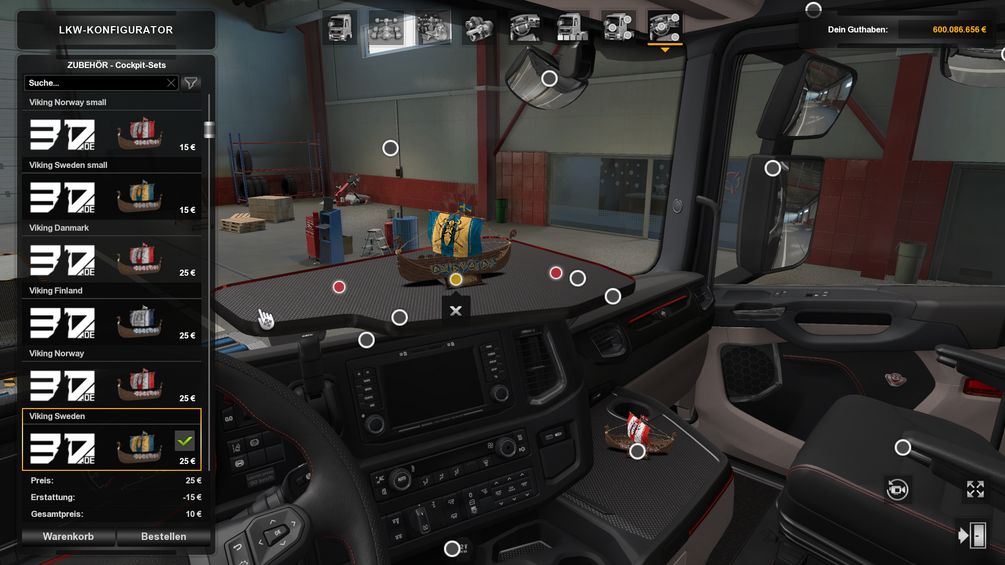Viewport: 1005px width, 565px height.
Task: Pick the Viking Danmark cockpit set
Action: [x=111, y=260]
